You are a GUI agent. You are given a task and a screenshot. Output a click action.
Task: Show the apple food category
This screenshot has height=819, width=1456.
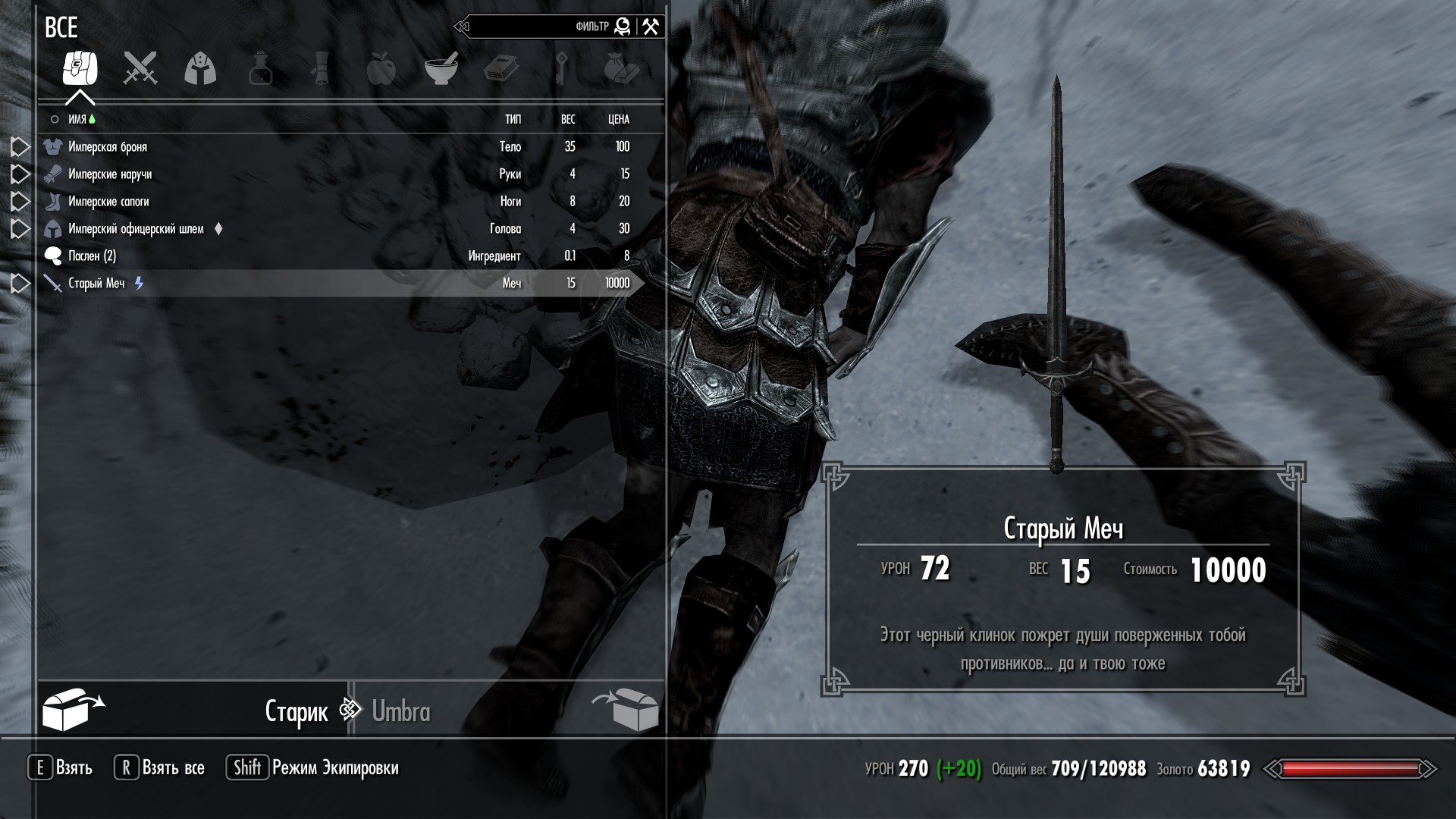(x=381, y=69)
